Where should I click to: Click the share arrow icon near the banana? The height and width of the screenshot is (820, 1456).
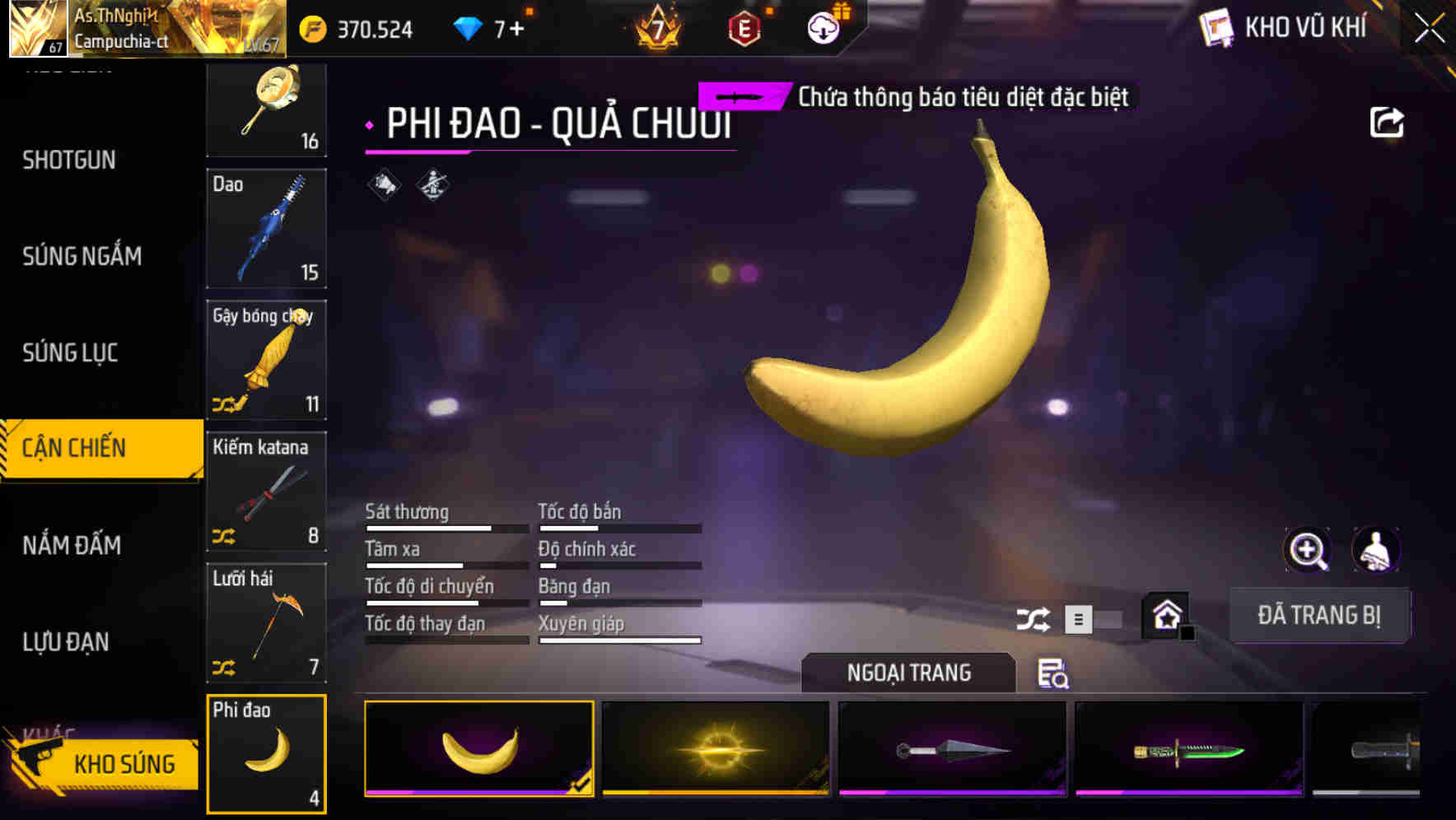pos(1387,121)
